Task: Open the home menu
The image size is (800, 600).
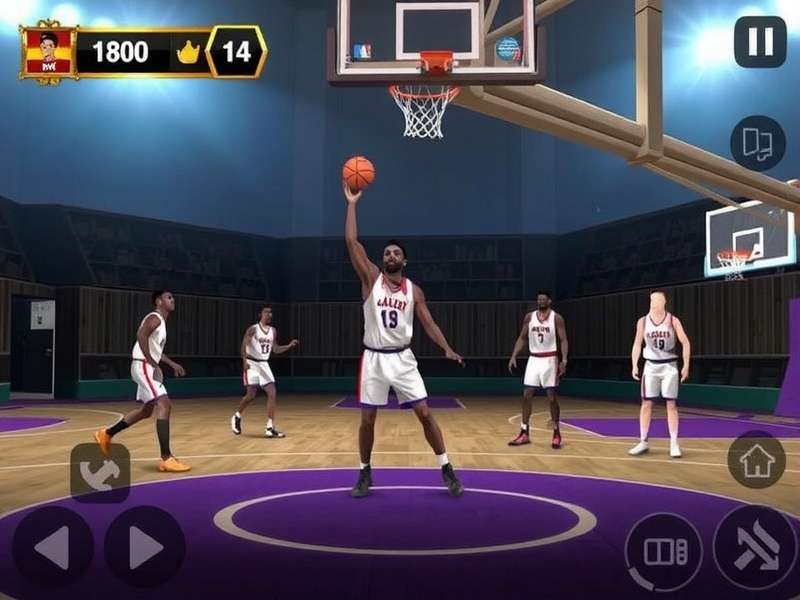Action: pyautogui.click(x=756, y=460)
